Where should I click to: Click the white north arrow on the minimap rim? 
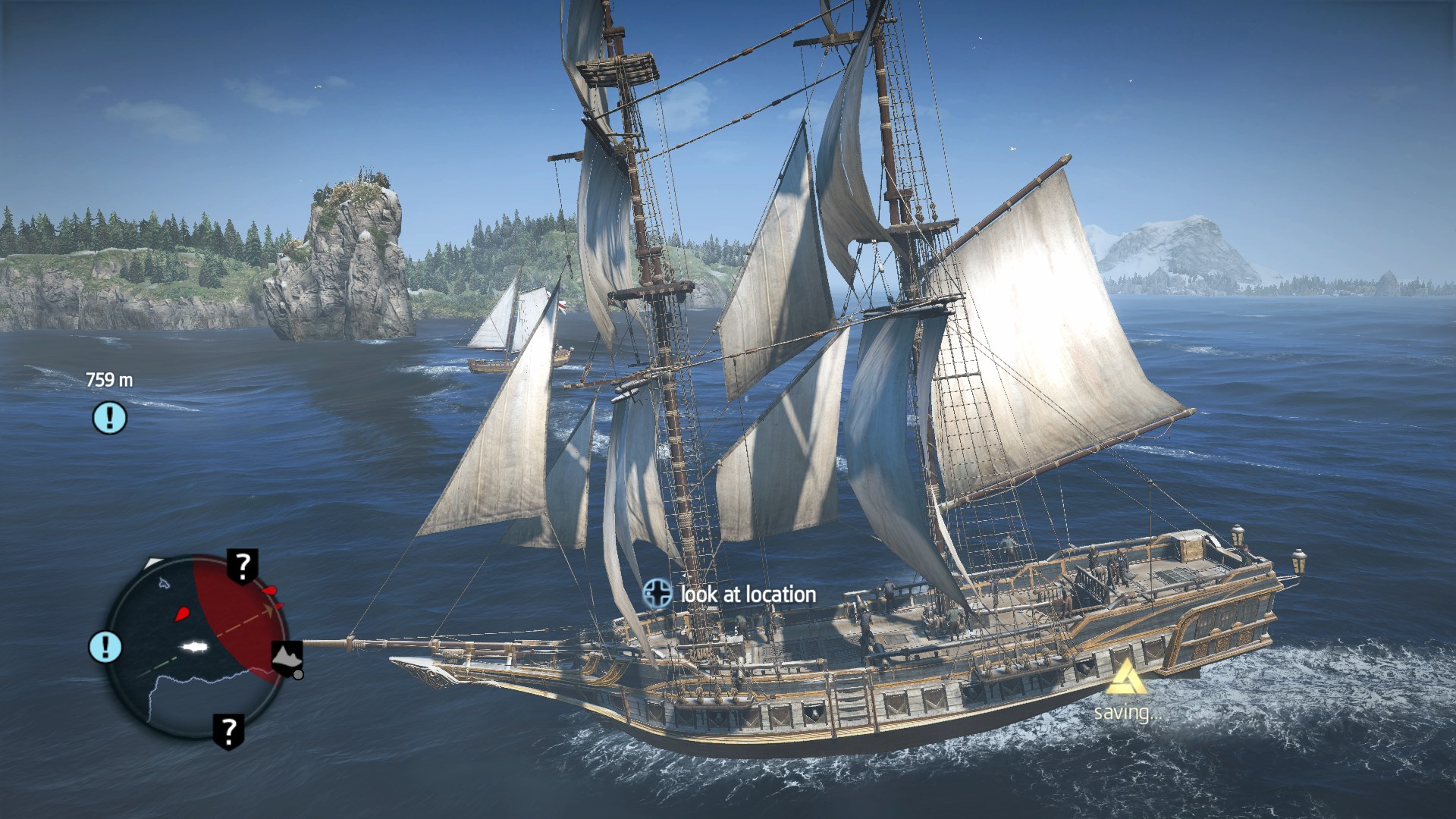153,563
